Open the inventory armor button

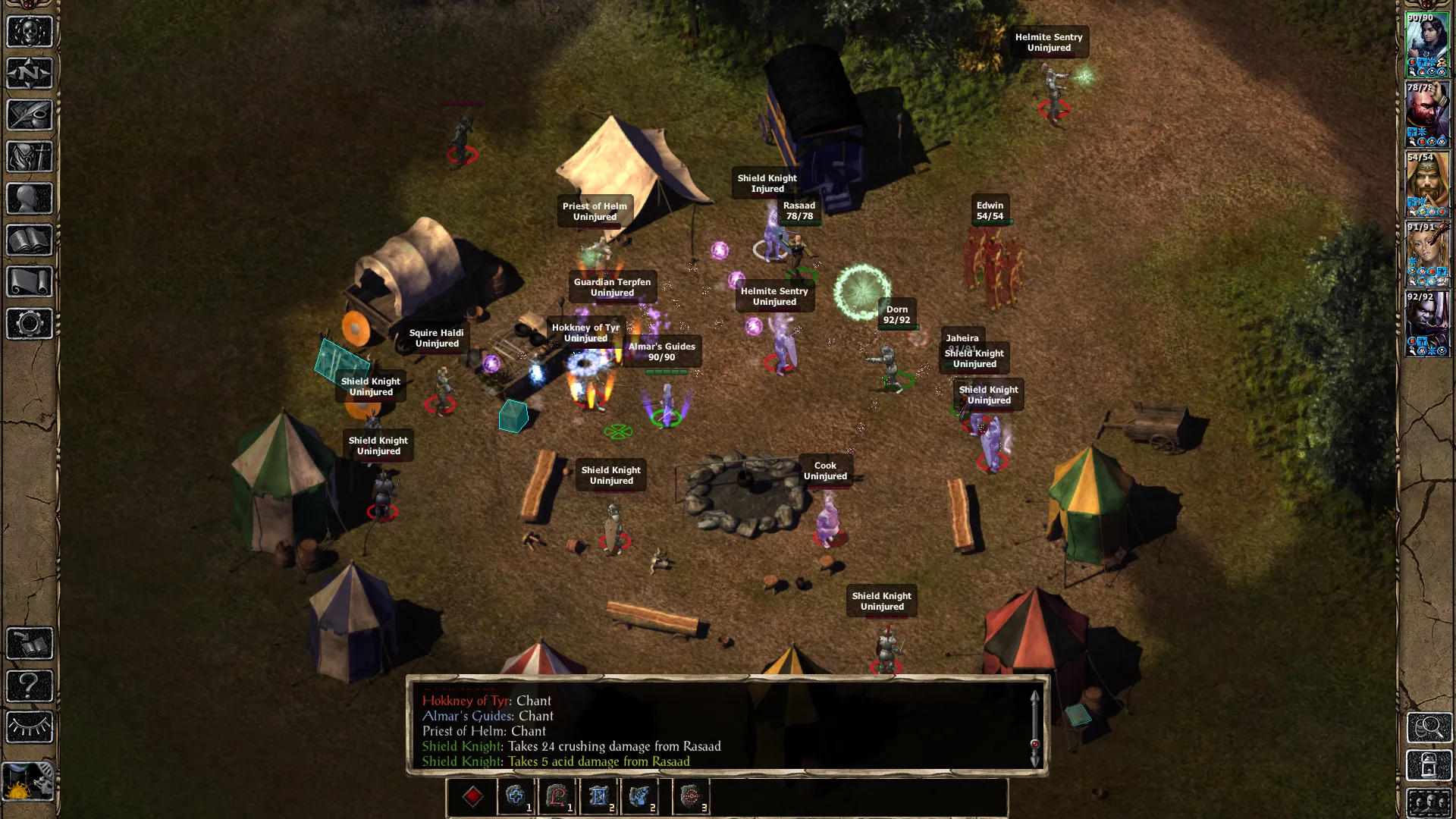point(30,157)
